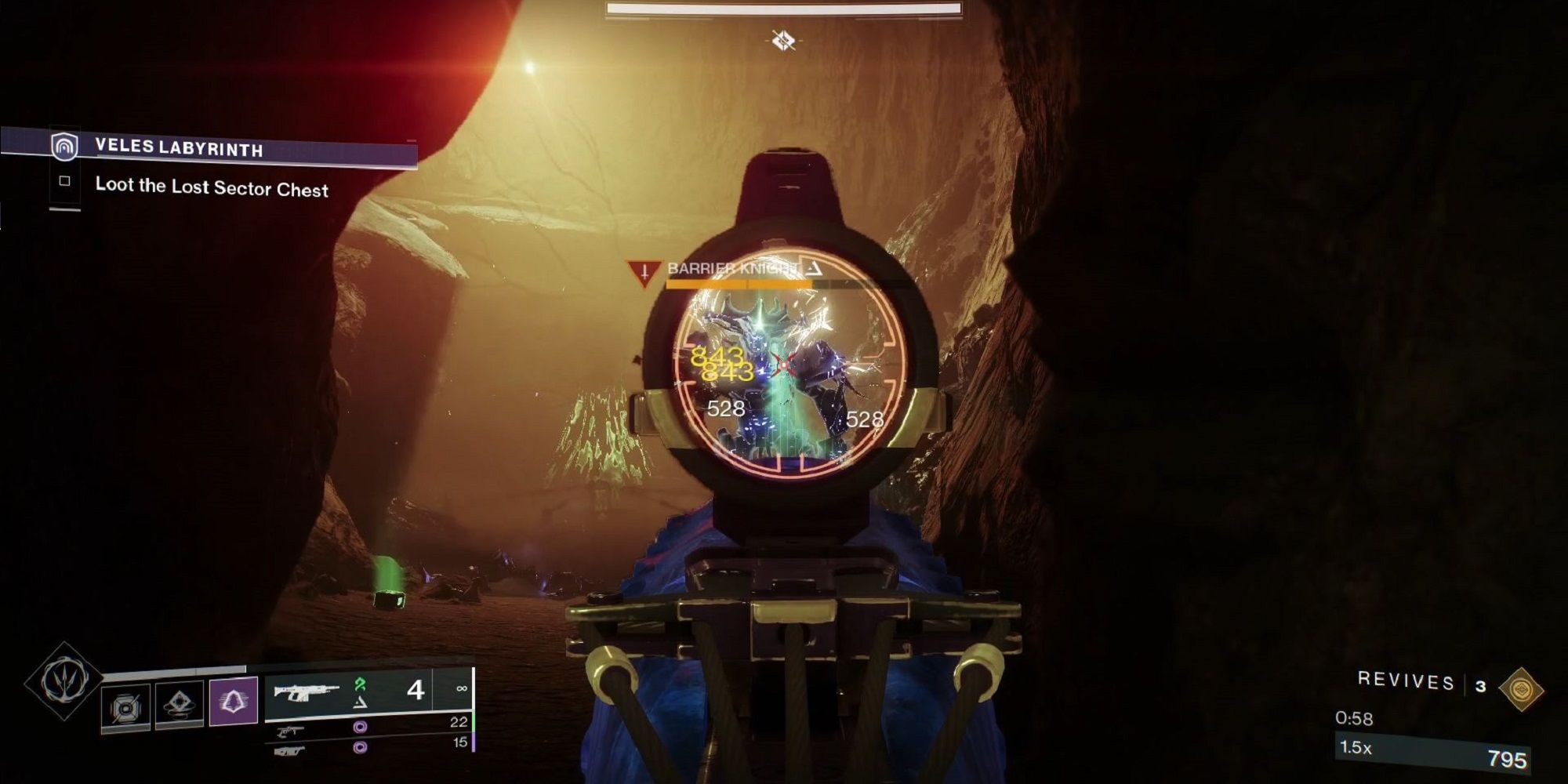Click the Loot the Lost Sector Chest text
This screenshot has height=784, width=1568.
(x=213, y=188)
